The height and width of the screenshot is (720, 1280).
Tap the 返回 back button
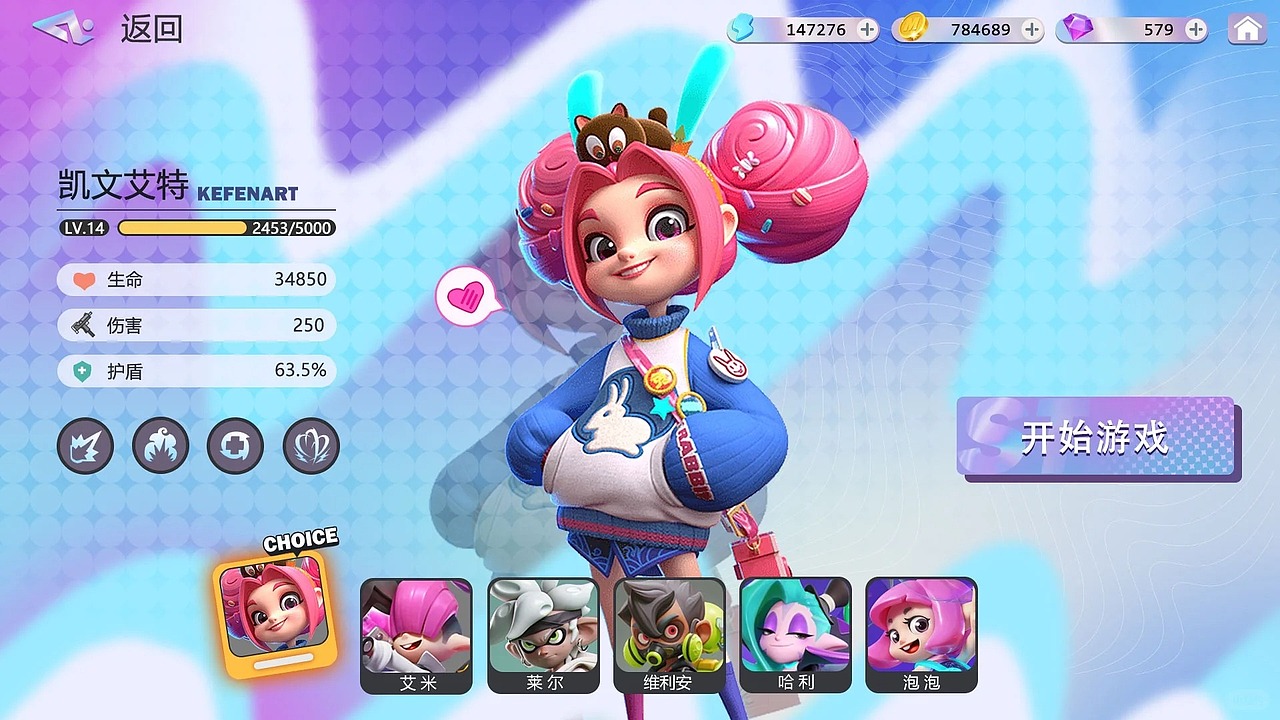pyautogui.click(x=152, y=29)
